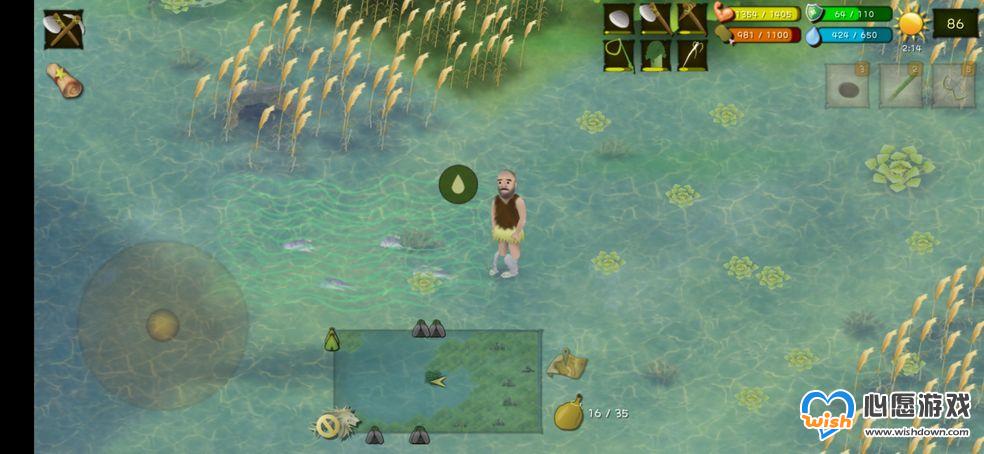
Task: Select the stone axe equipment slot
Action: (x=655, y=19)
